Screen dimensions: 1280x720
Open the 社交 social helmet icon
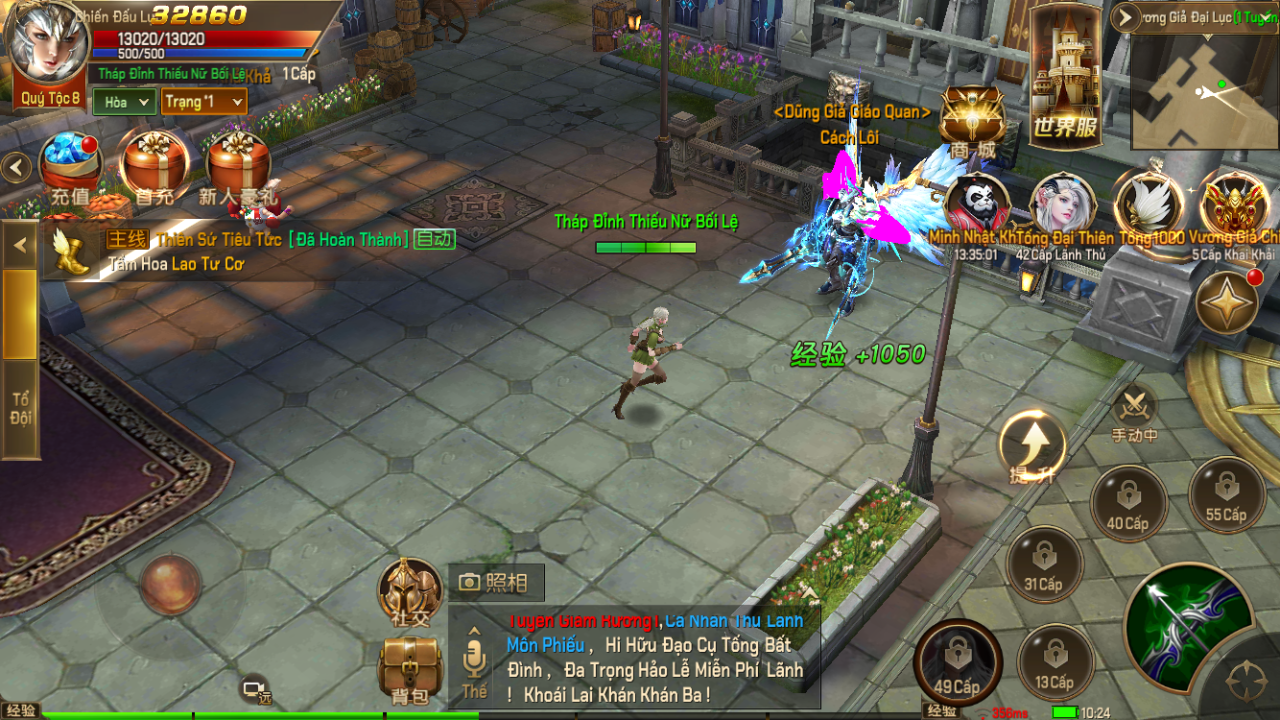pos(410,590)
